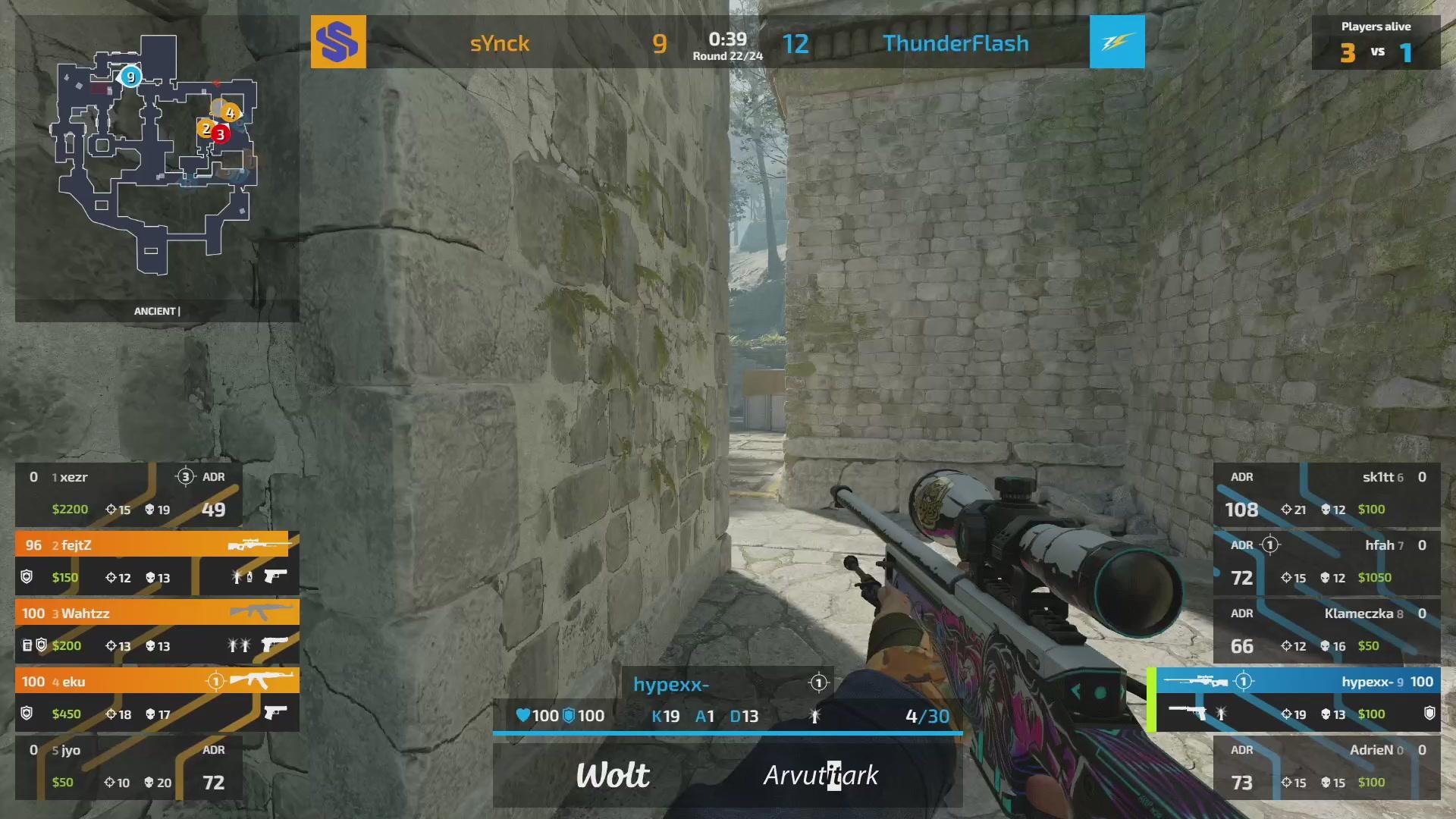Click the ThunderFlash team logo
The image size is (1456, 819).
(x=1117, y=42)
